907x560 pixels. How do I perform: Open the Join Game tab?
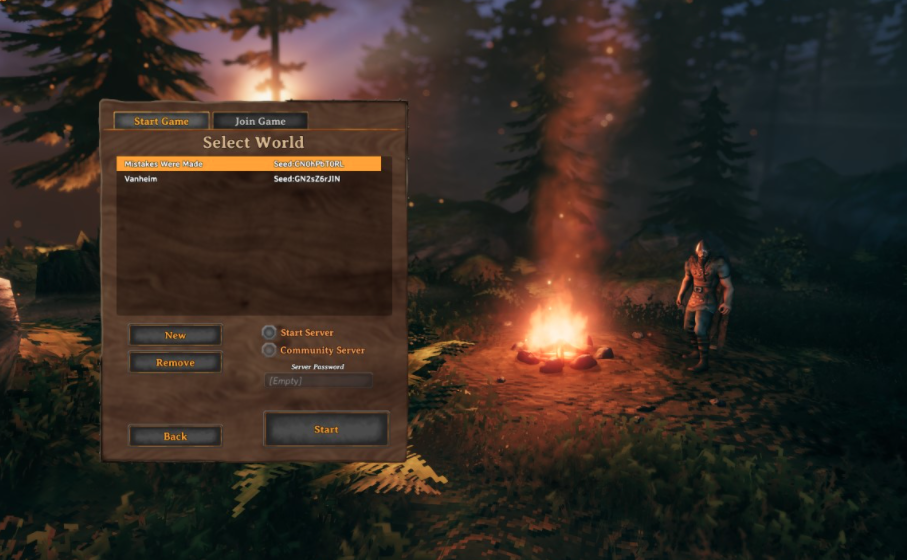tap(260, 121)
